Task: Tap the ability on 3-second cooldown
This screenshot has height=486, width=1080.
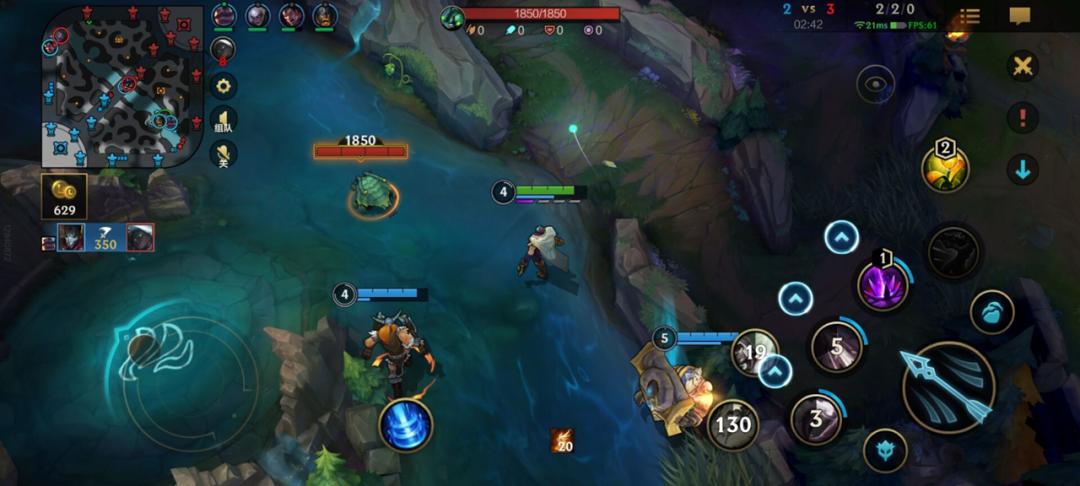Action: pyautogui.click(x=816, y=419)
